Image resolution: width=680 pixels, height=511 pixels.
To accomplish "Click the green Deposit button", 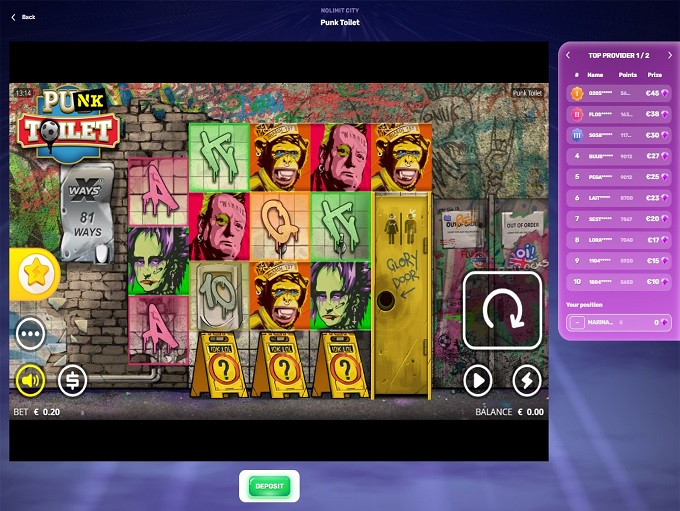I will pos(269,486).
